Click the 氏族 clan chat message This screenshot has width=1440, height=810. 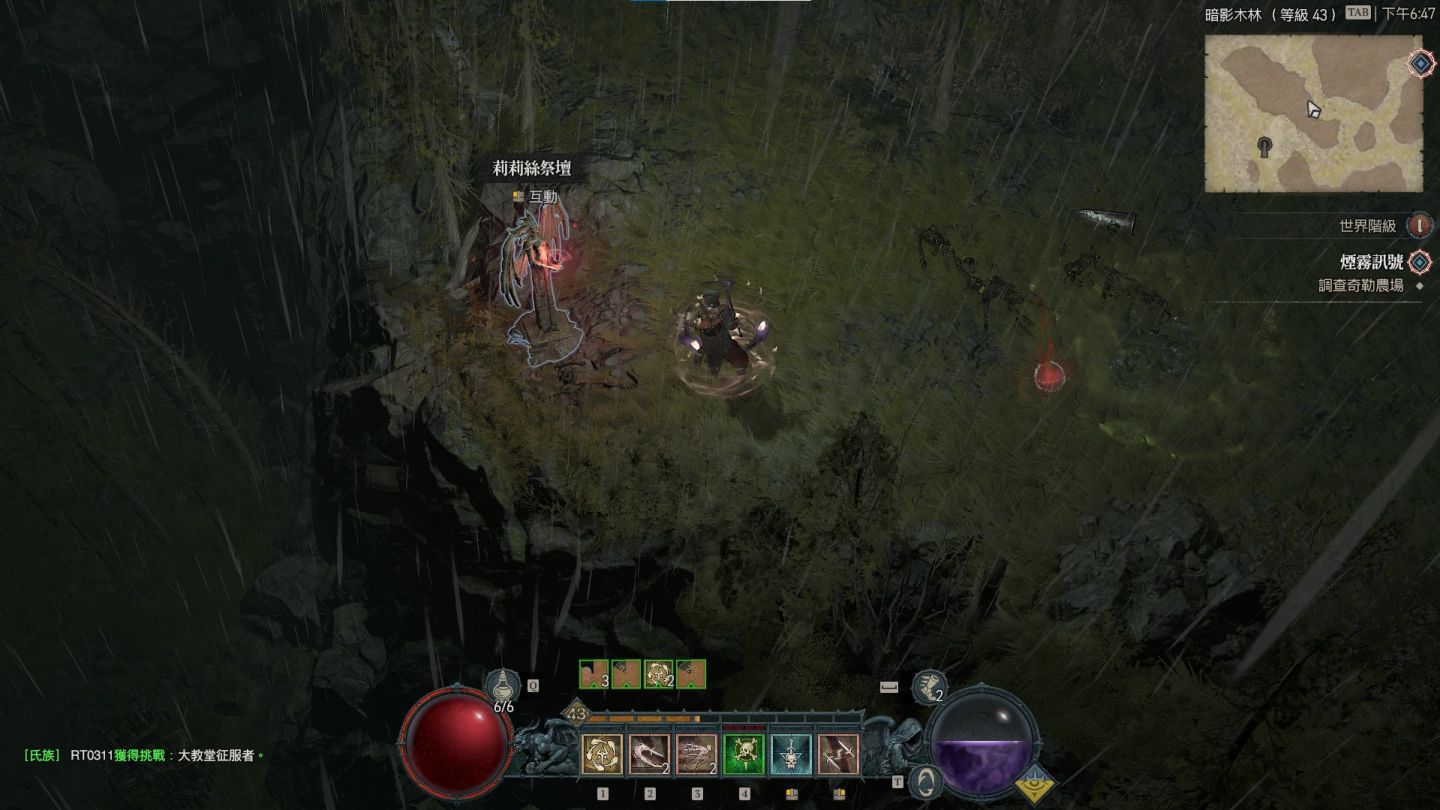click(x=145, y=755)
